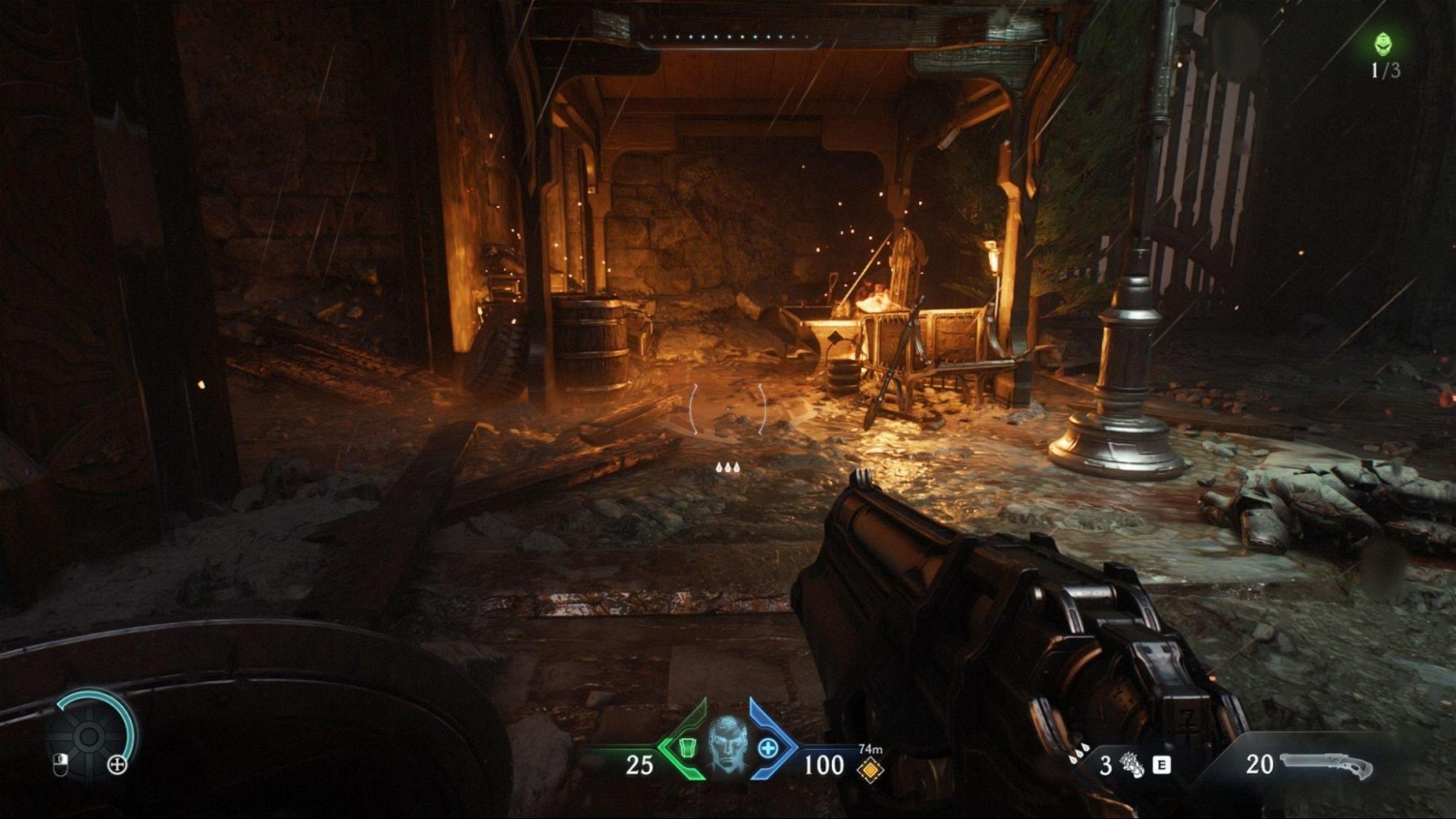
Task: Click the health value reading 100
Action: 824,763
